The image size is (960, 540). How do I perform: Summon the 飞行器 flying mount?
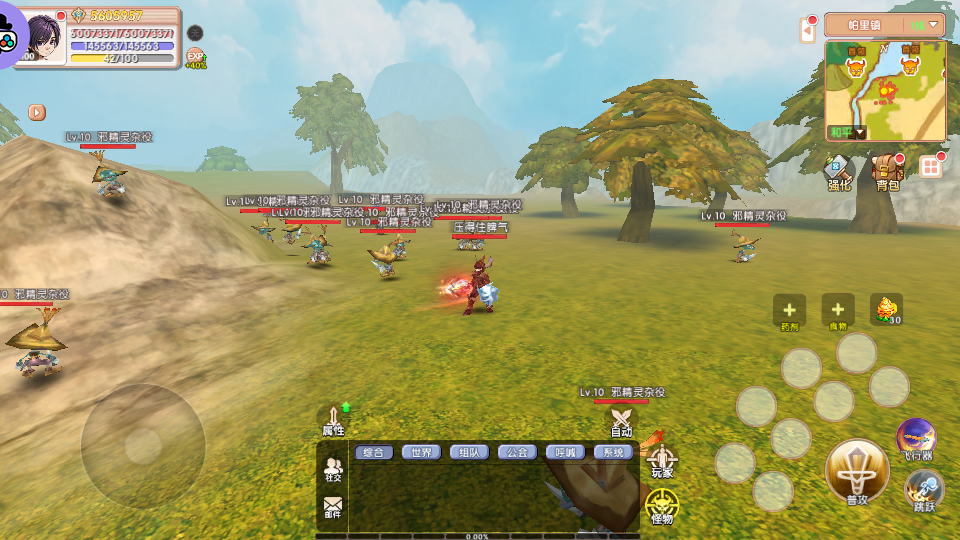tap(916, 438)
